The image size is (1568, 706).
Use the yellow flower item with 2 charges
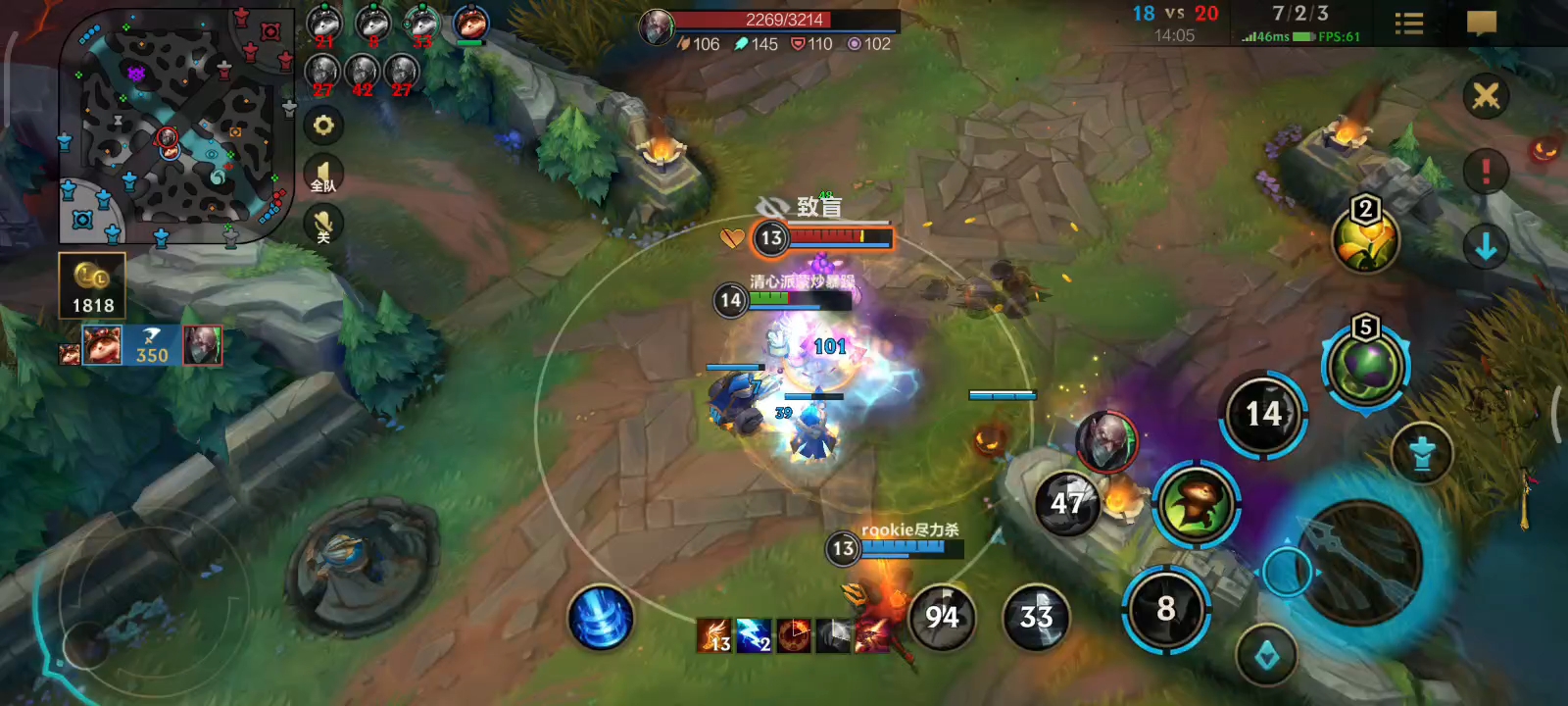[1365, 240]
